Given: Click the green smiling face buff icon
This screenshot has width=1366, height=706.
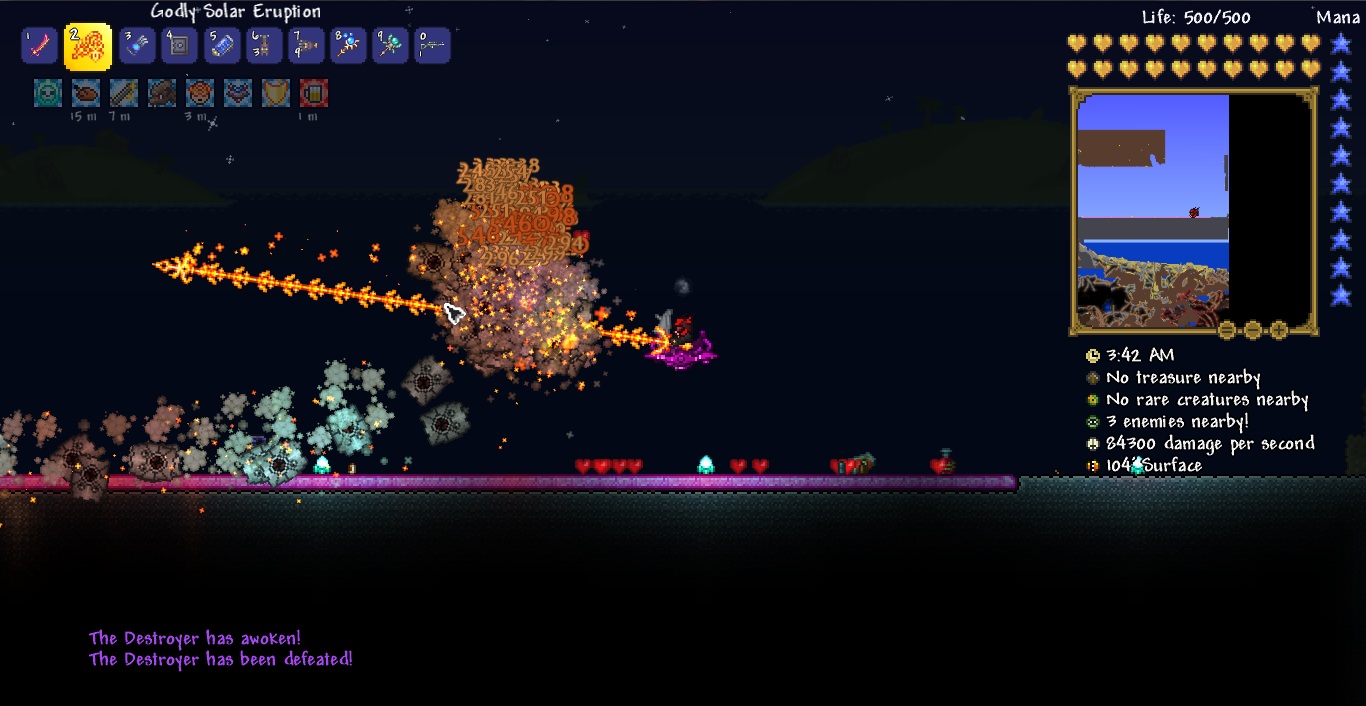Looking at the screenshot, I should [x=48, y=93].
